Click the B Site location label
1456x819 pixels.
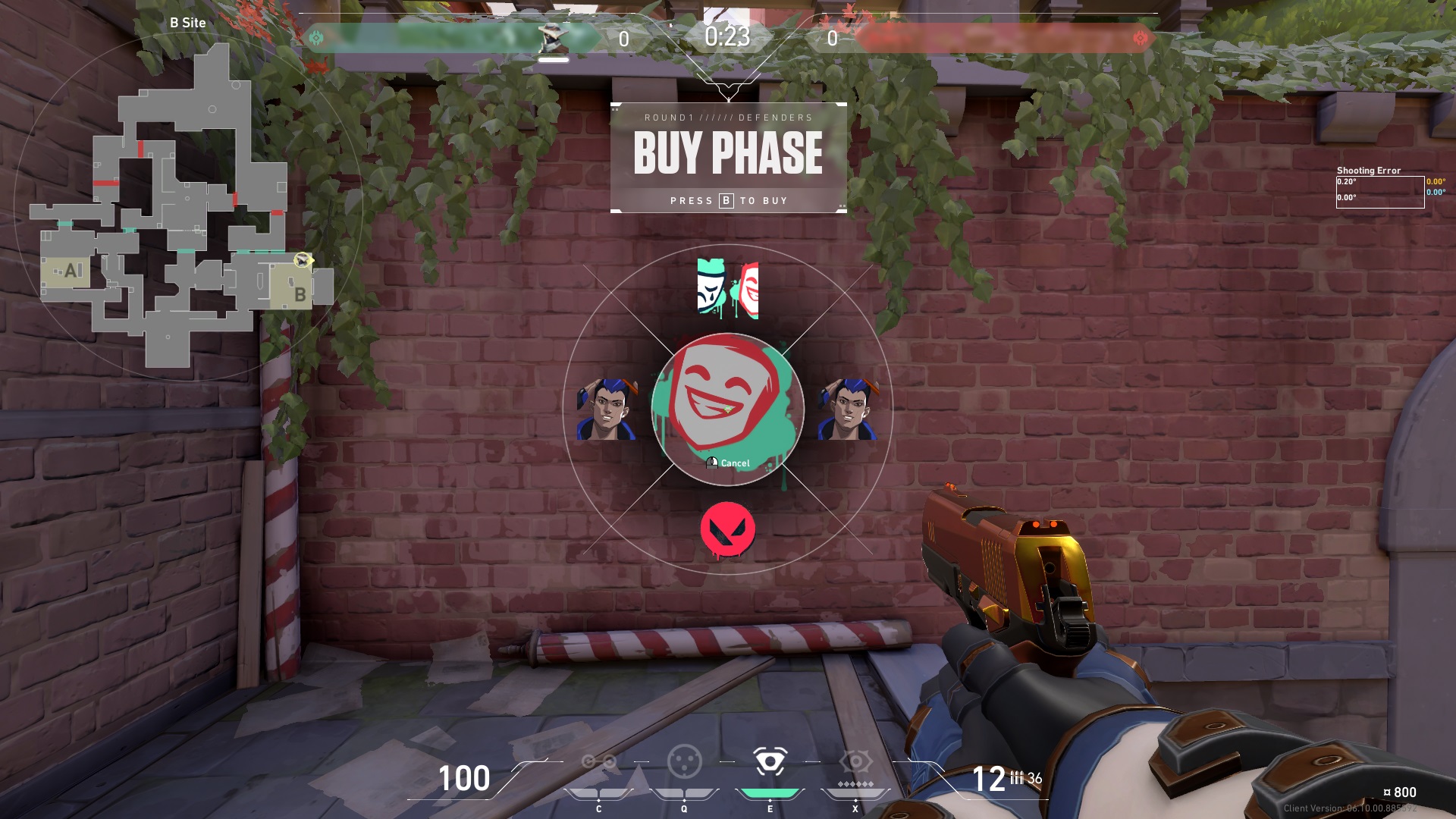(x=187, y=24)
